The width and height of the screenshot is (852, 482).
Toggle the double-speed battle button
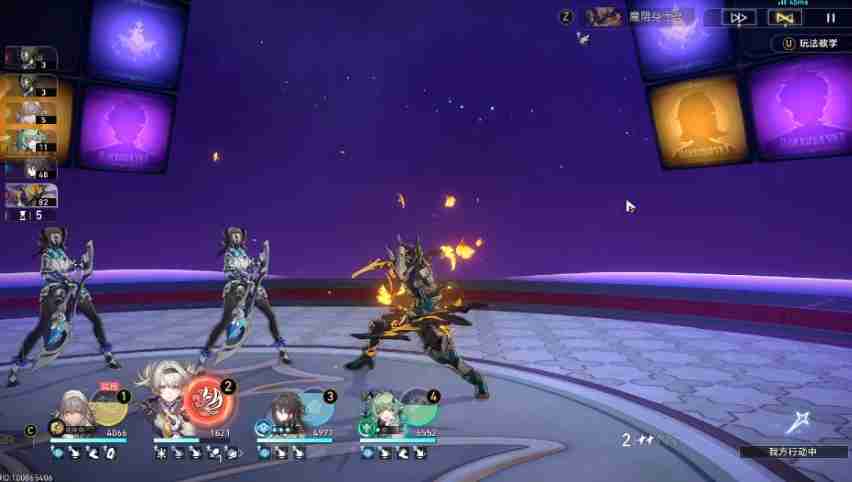739,17
